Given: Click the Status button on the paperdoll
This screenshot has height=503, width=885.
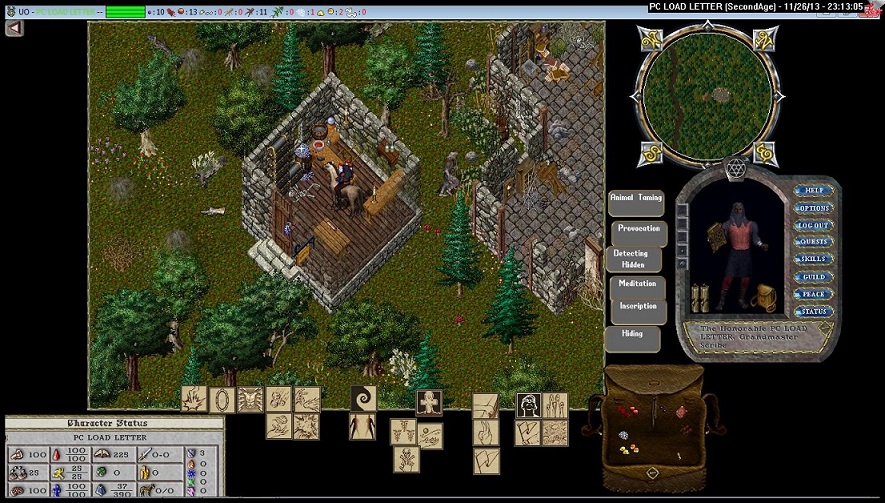Looking at the screenshot, I should (x=813, y=311).
